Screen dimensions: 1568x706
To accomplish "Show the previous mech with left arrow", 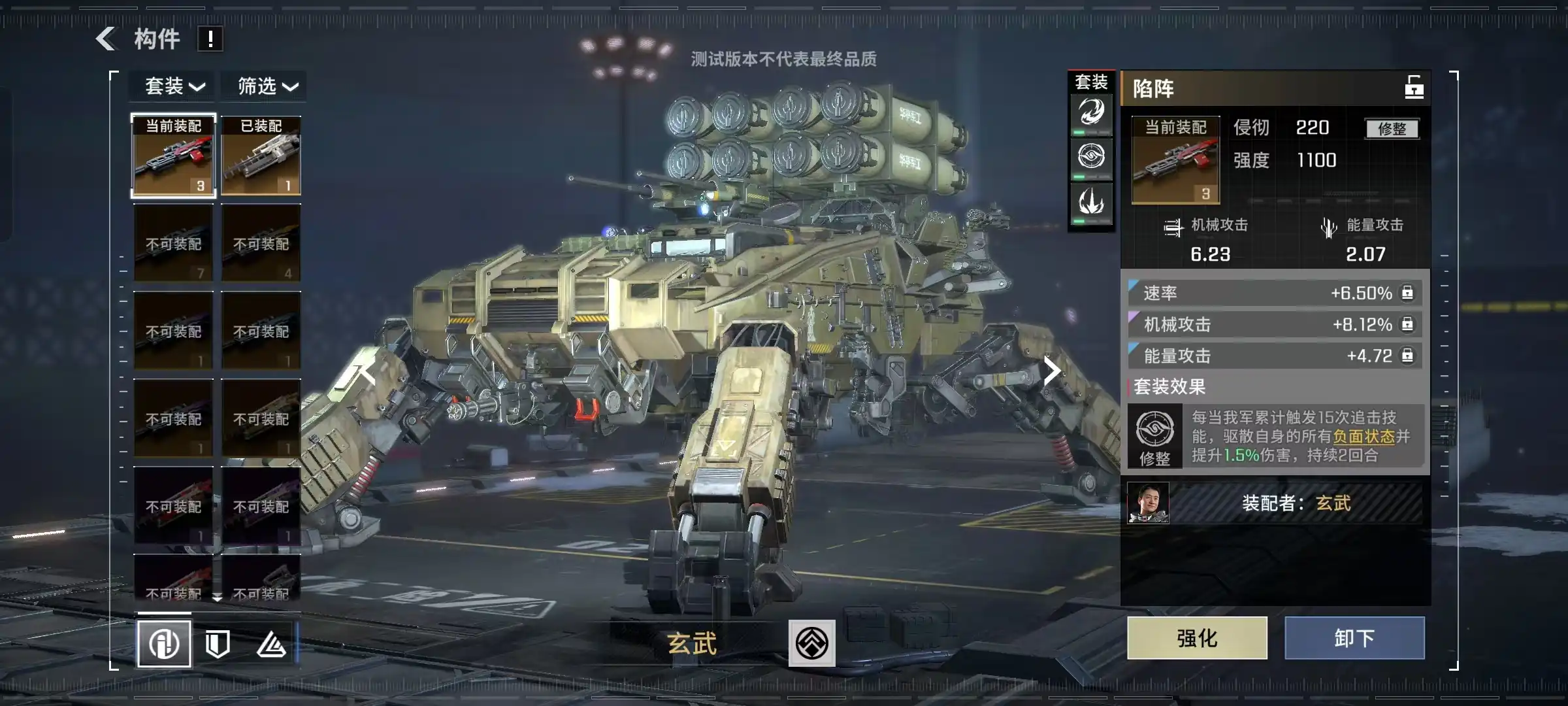I will [x=367, y=373].
